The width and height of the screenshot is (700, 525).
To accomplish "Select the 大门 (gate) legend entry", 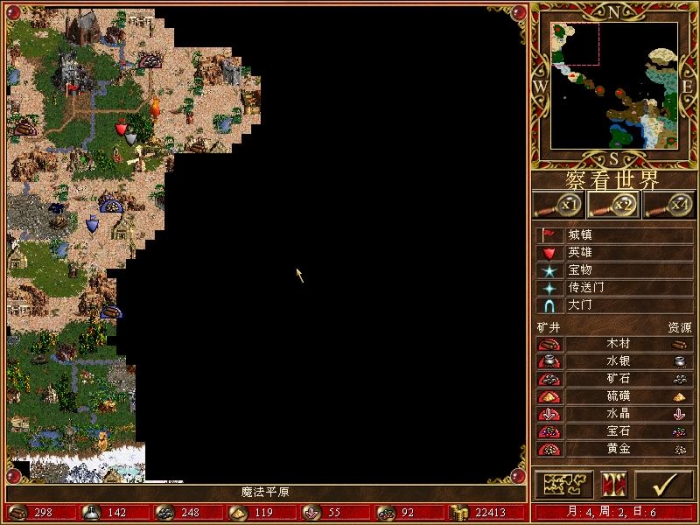I will click(x=580, y=305).
